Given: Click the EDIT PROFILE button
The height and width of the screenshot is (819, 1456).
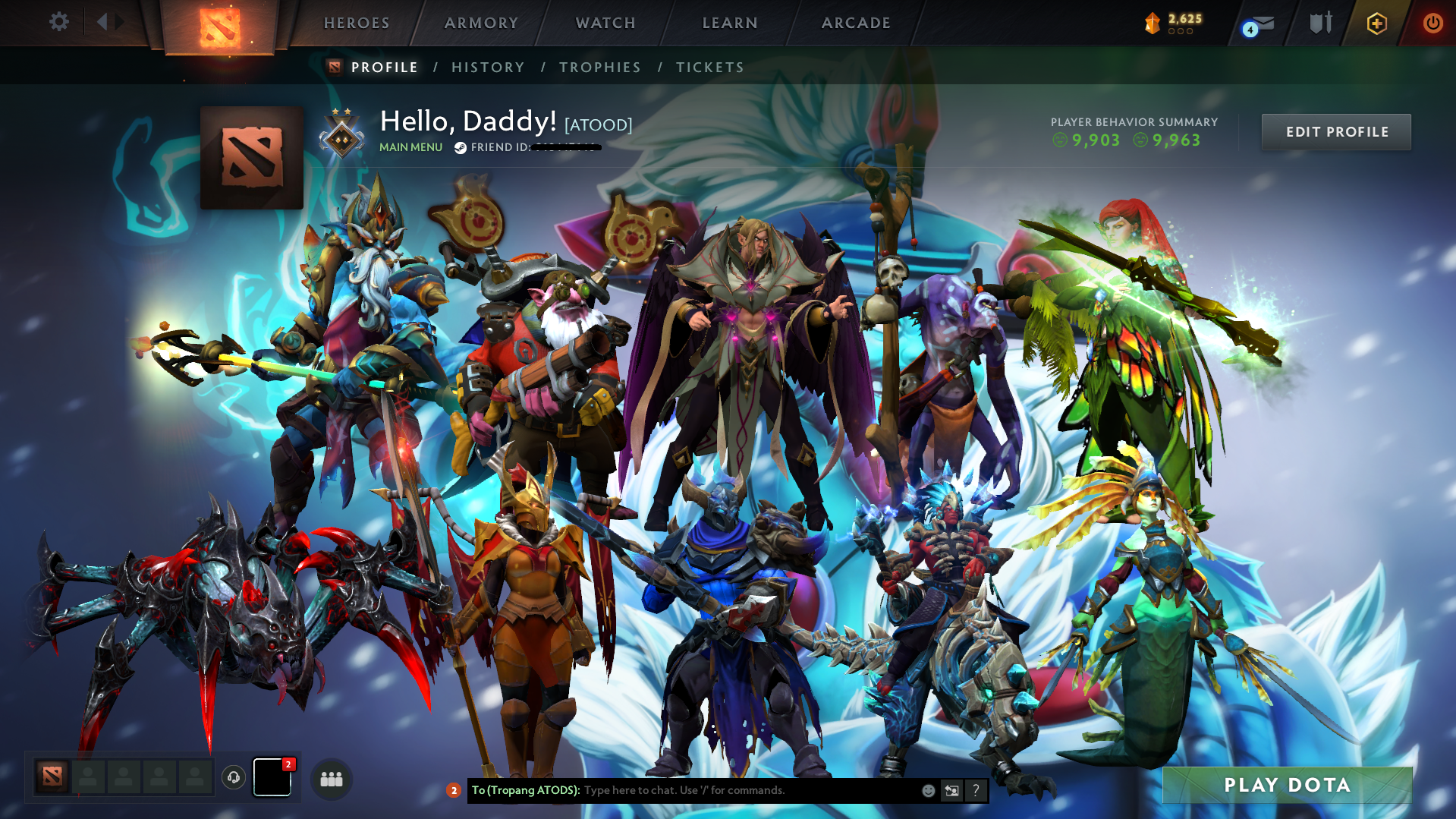Looking at the screenshot, I should point(1335,131).
